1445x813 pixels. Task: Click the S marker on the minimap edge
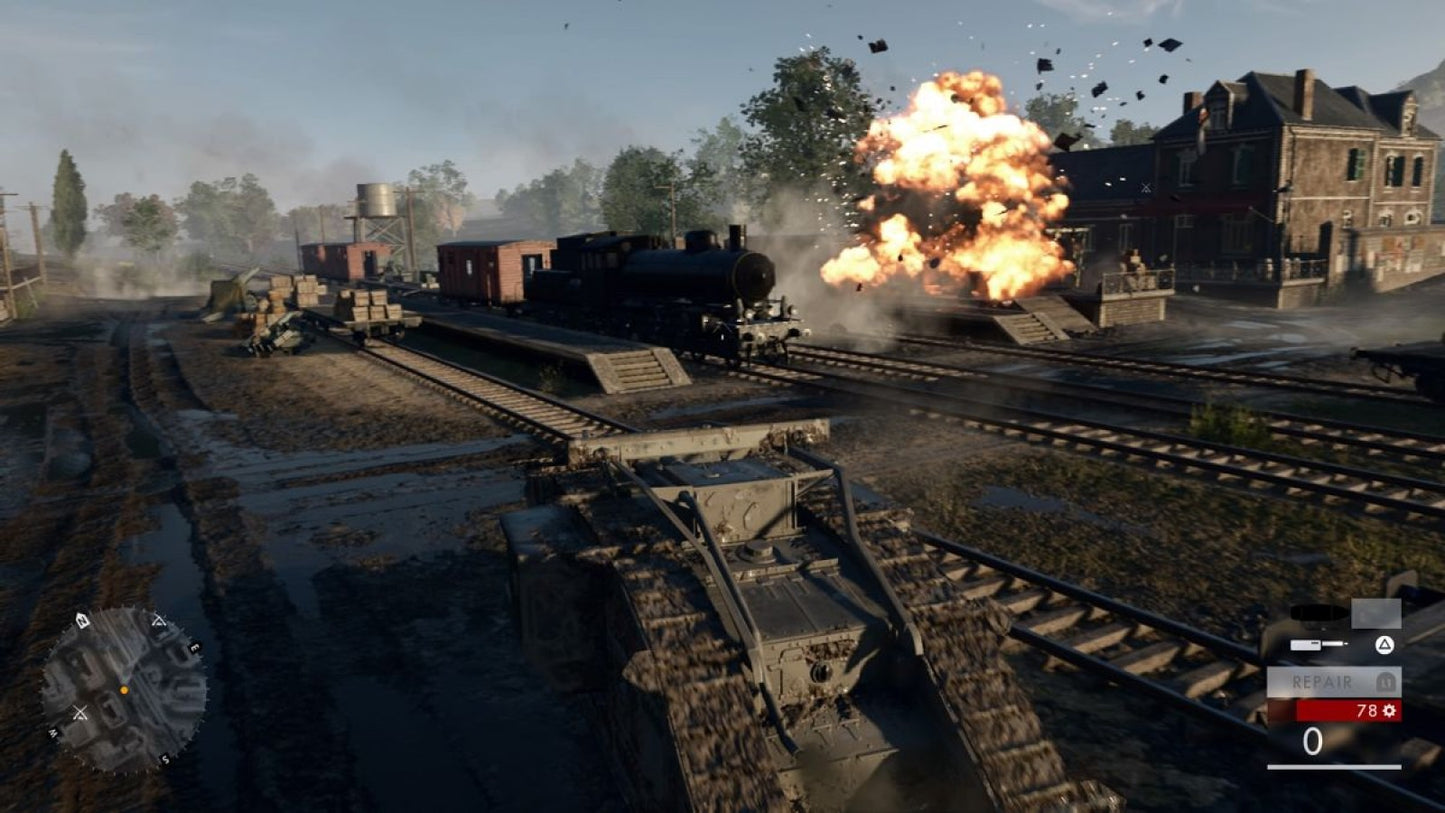[165, 758]
